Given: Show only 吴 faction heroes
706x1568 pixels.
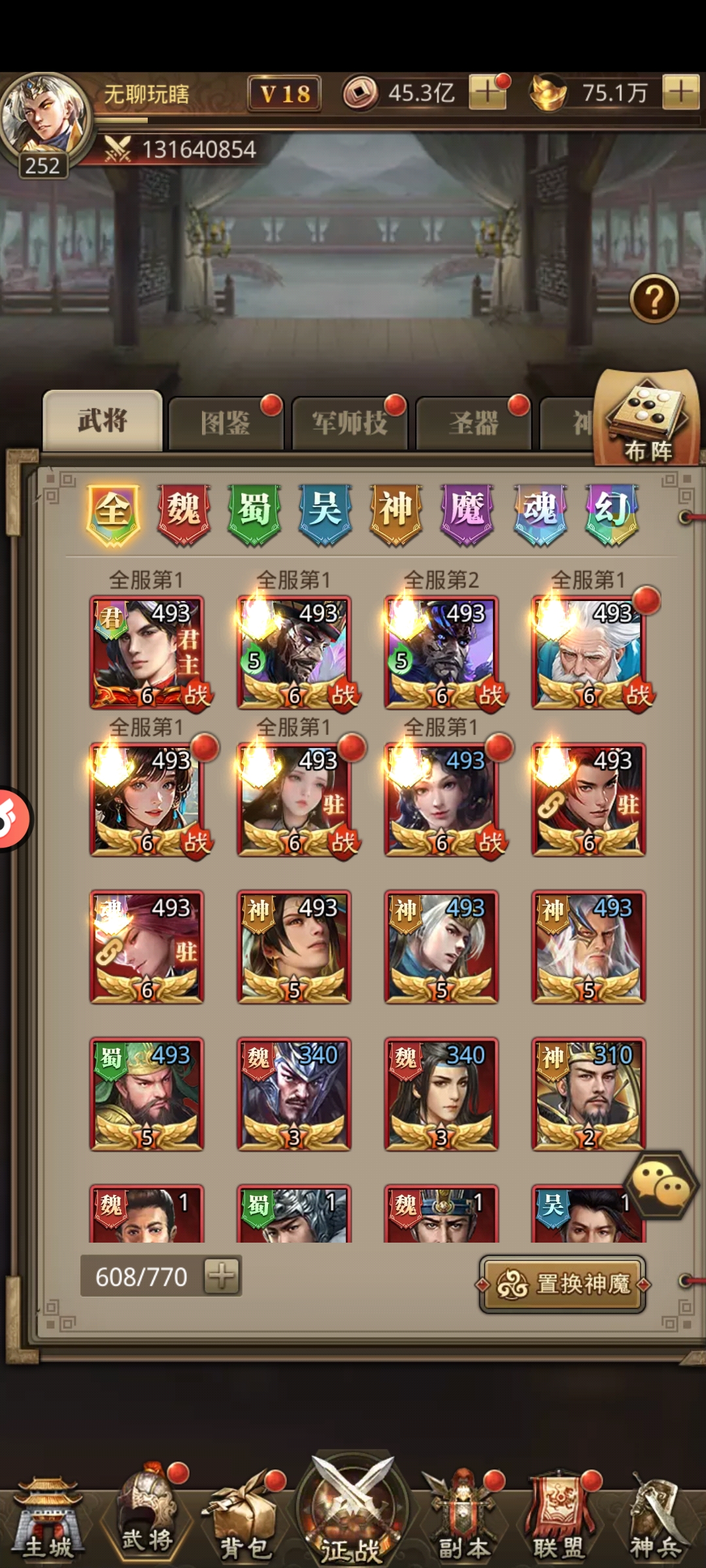Looking at the screenshot, I should pyautogui.click(x=325, y=513).
